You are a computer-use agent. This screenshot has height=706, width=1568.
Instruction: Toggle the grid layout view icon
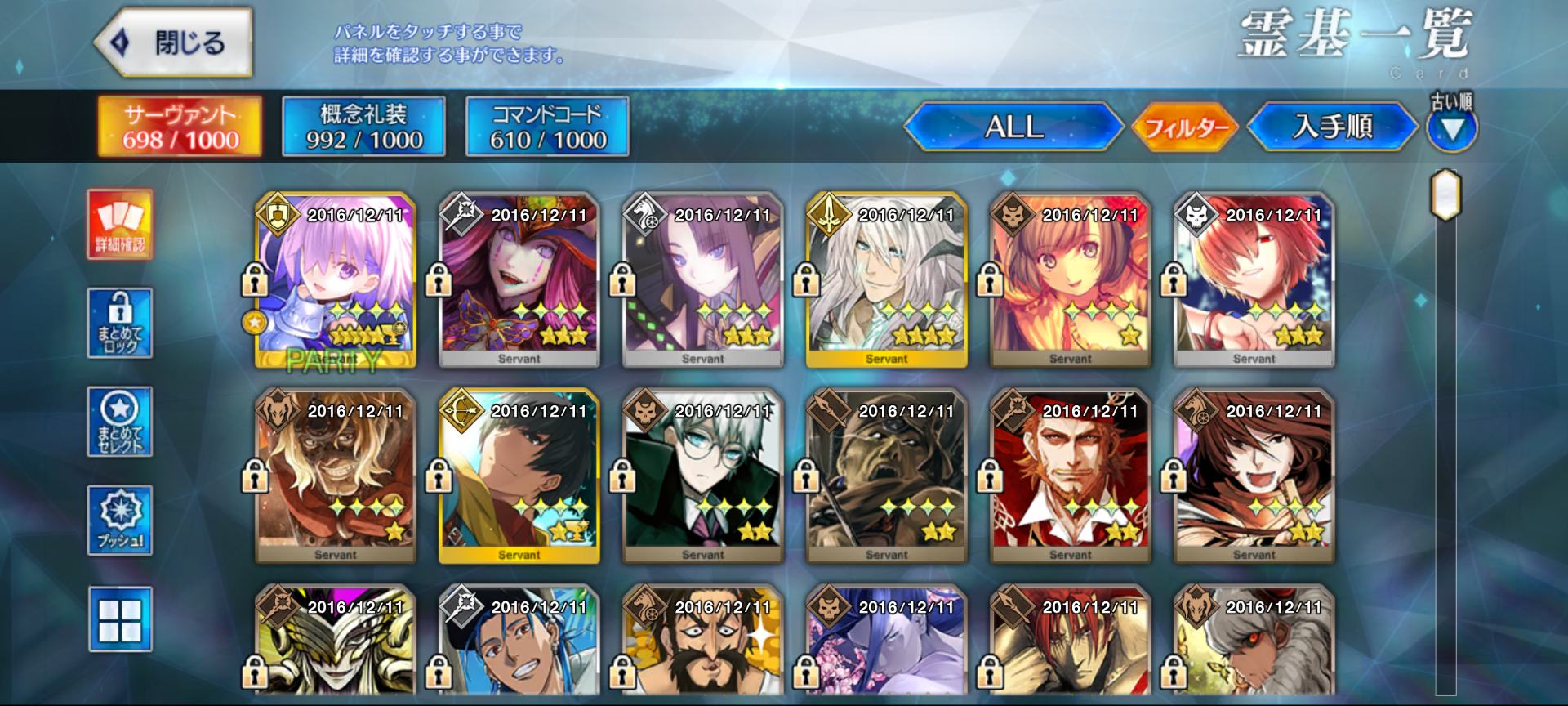tap(120, 619)
